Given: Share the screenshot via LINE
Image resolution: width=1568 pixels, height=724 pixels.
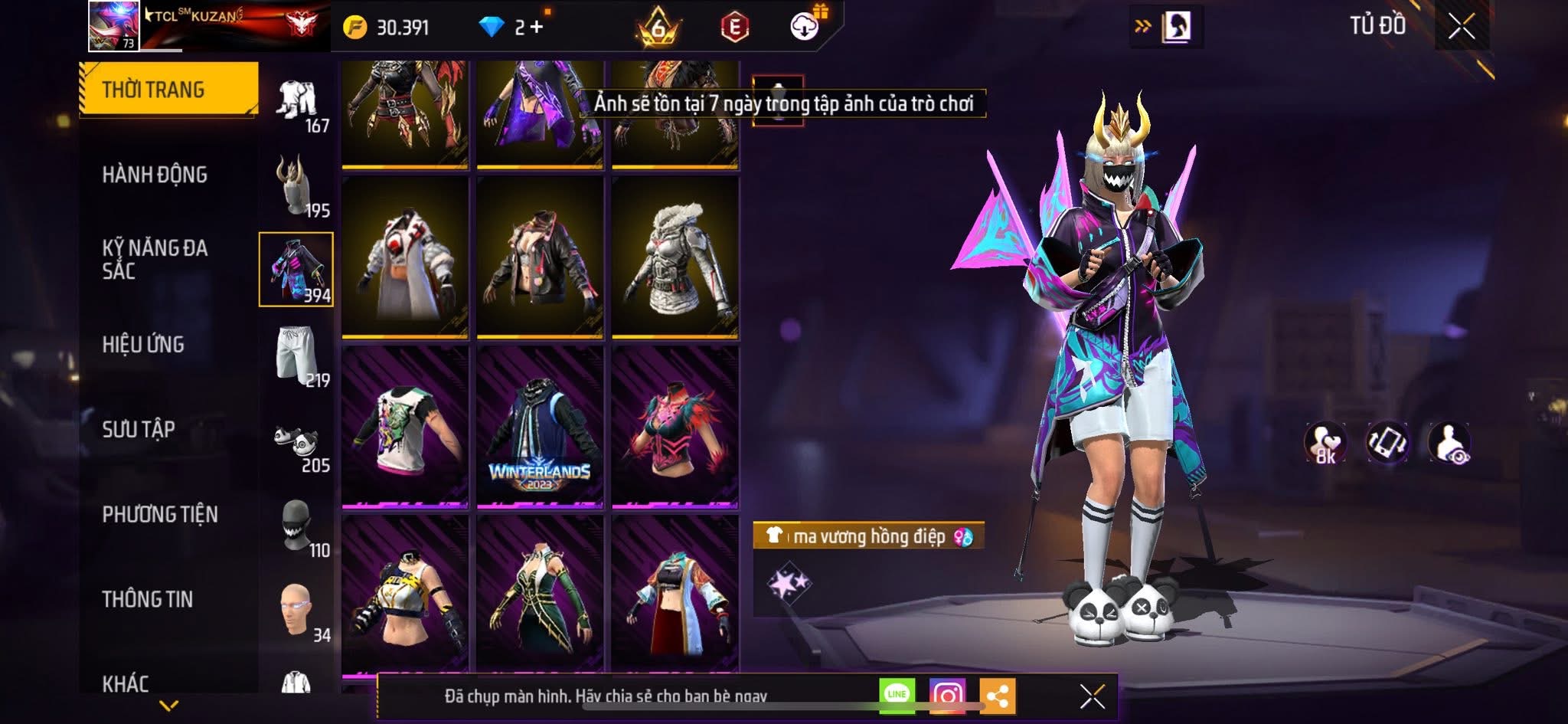Looking at the screenshot, I should tap(897, 695).
